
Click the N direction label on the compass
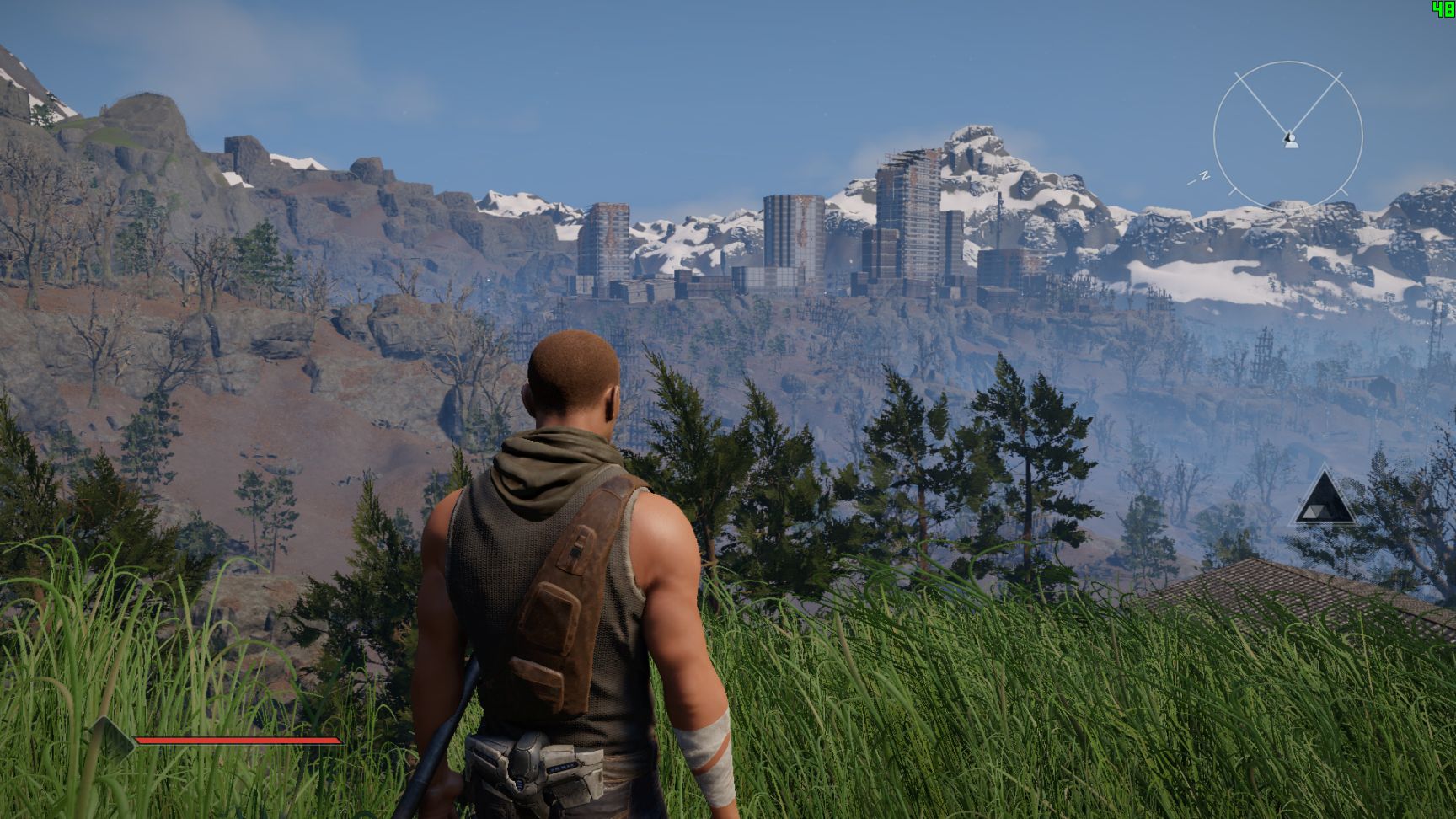point(1204,174)
